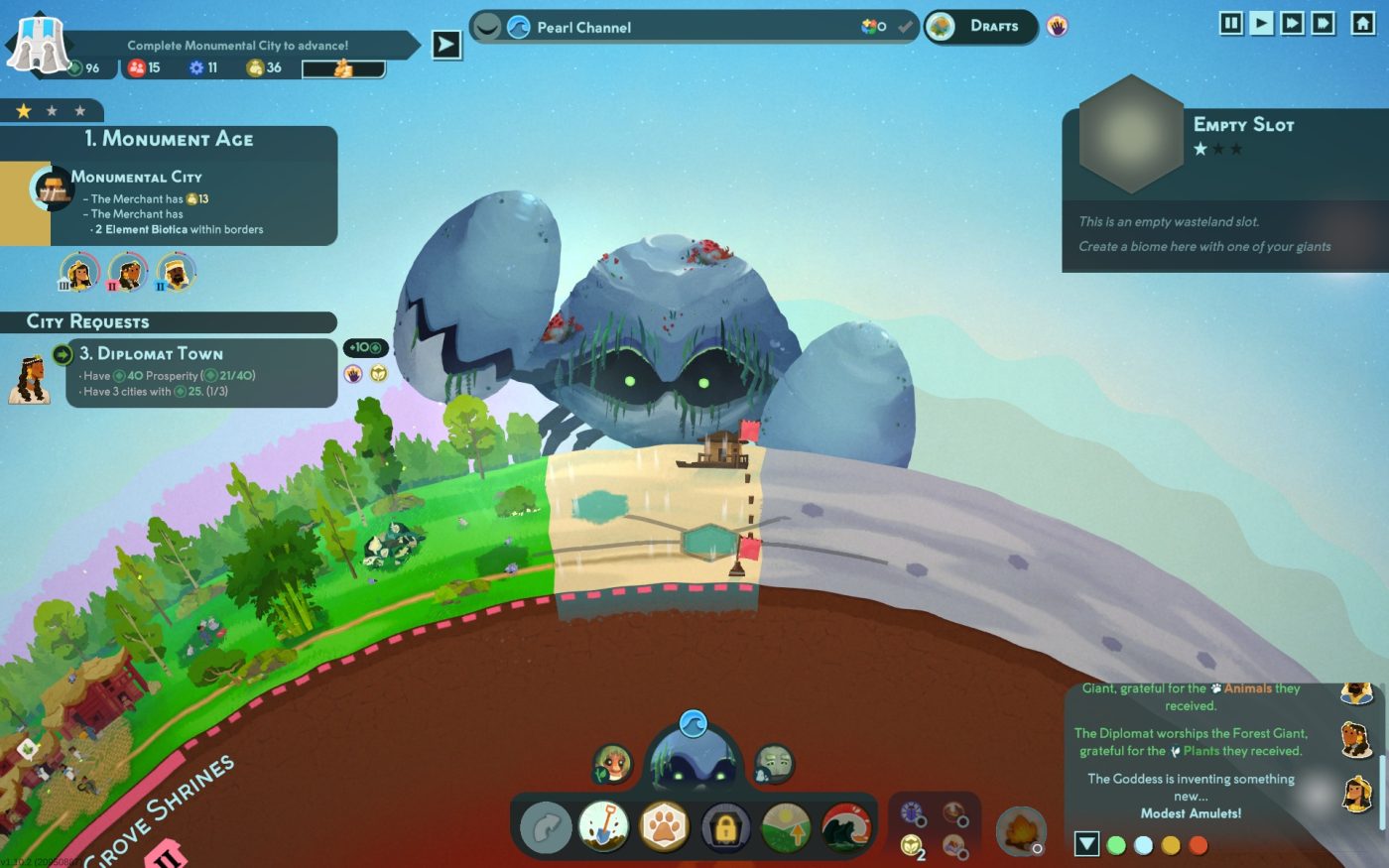Activate the paw print animal ability
The image size is (1389, 868).
point(665,827)
